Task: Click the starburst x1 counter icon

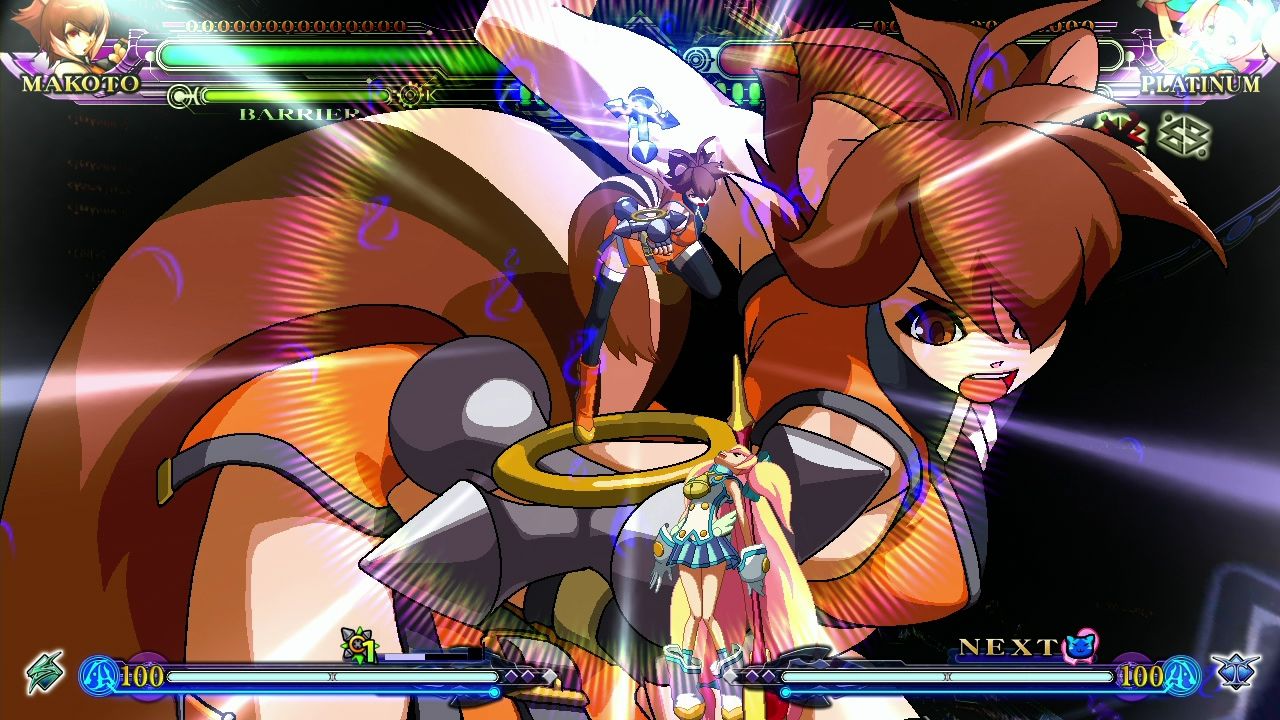Action: coord(358,648)
